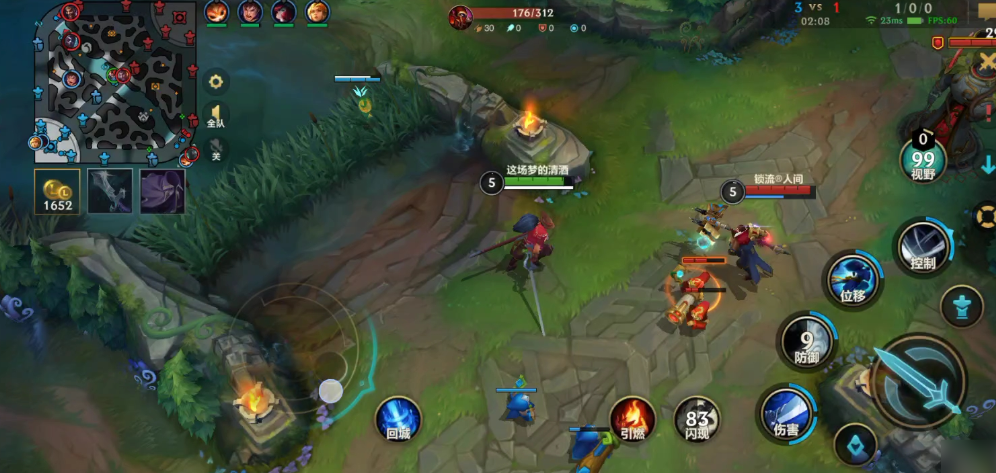996x473 pixels.
Task: Use the 闪现 flash spell
Action: pos(696,418)
